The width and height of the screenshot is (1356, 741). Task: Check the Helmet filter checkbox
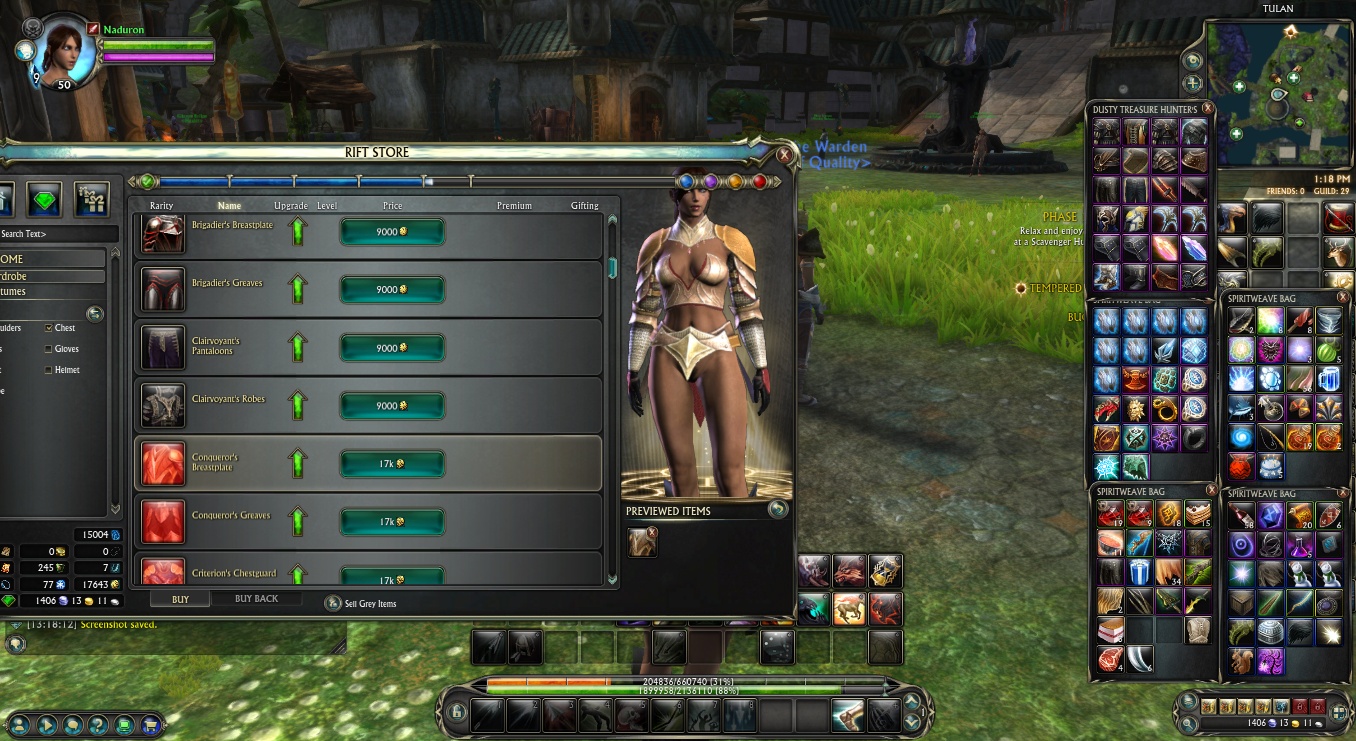[49, 370]
